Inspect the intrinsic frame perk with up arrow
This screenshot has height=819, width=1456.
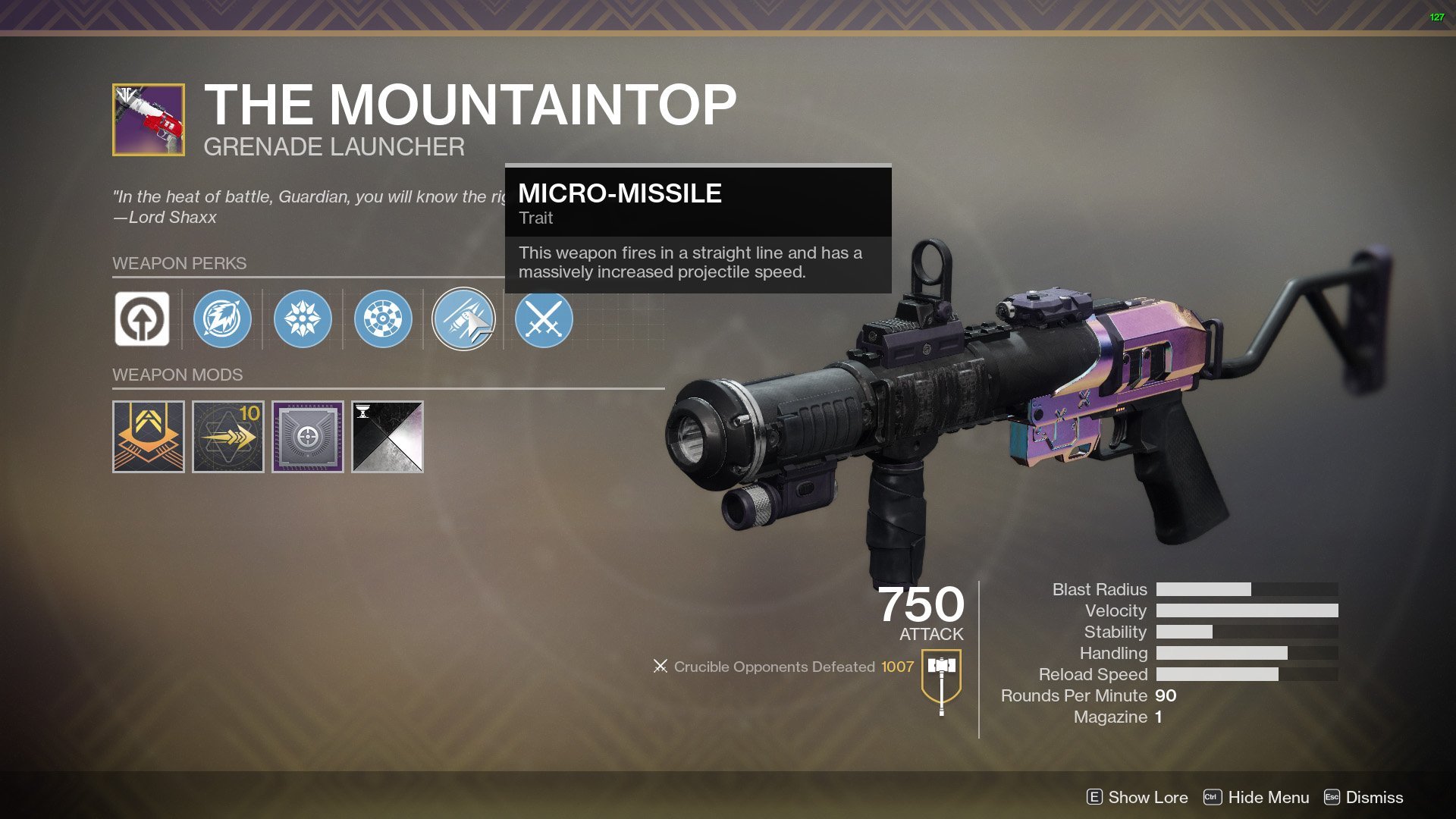[x=142, y=318]
